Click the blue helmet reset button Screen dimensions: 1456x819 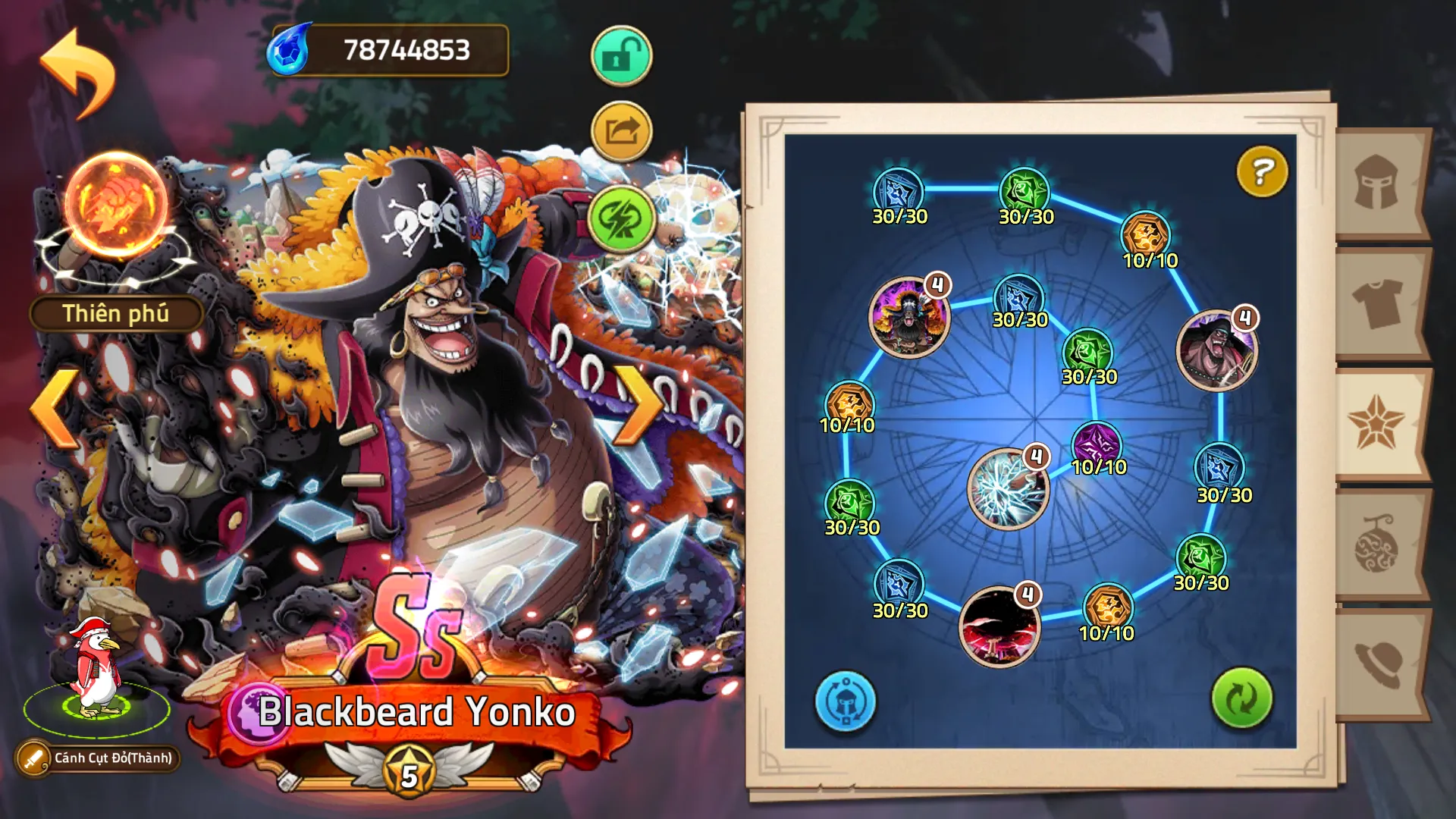coord(845,701)
